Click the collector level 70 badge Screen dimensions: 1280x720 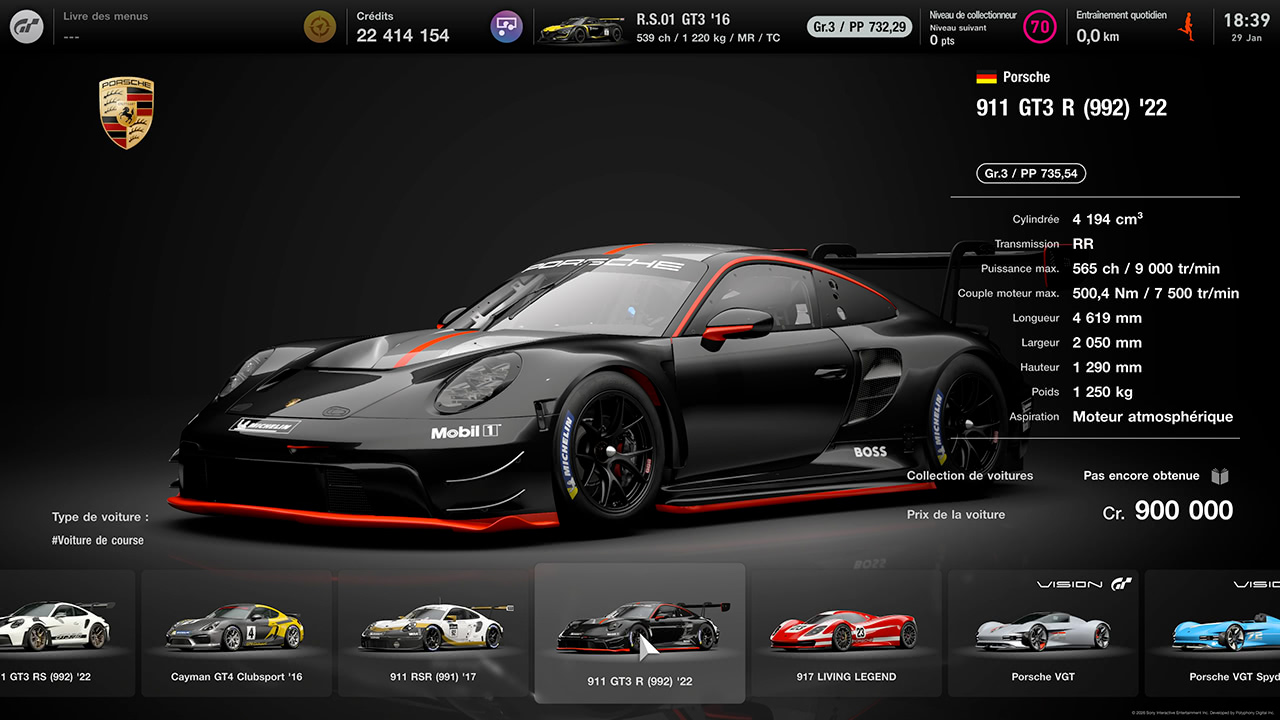click(1040, 26)
